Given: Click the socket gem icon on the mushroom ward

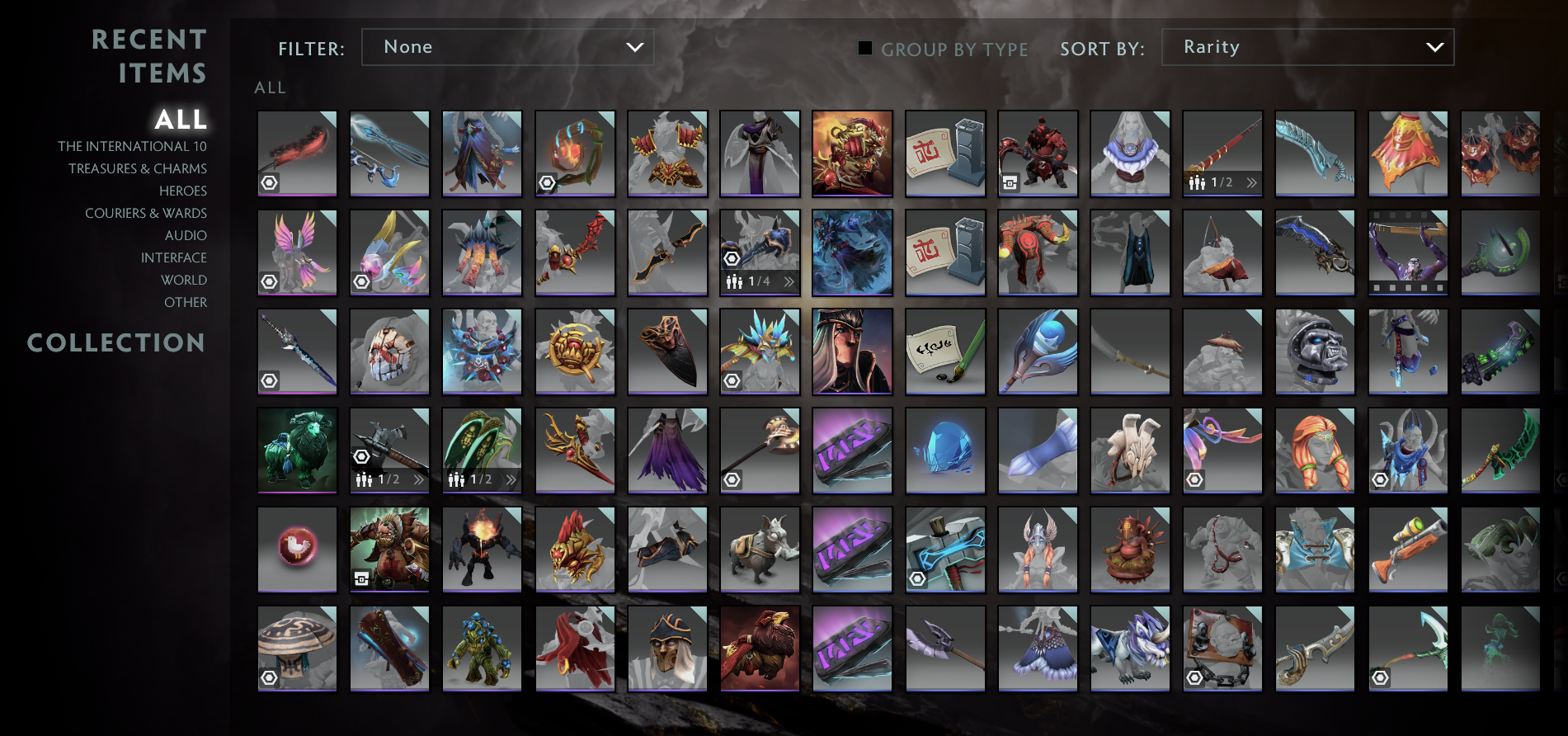Looking at the screenshot, I should coord(267,677).
